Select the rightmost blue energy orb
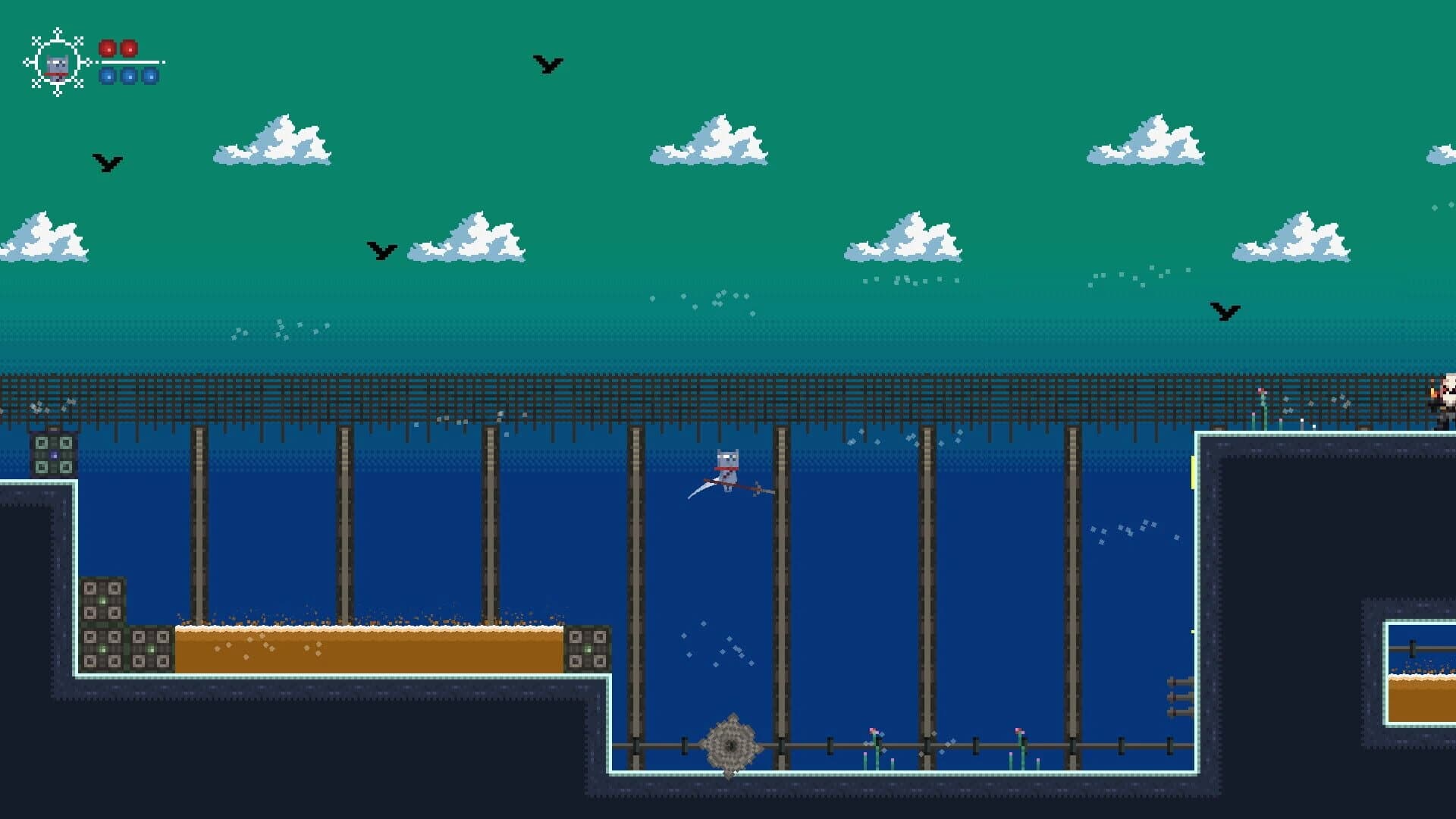 click(x=149, y=77)
